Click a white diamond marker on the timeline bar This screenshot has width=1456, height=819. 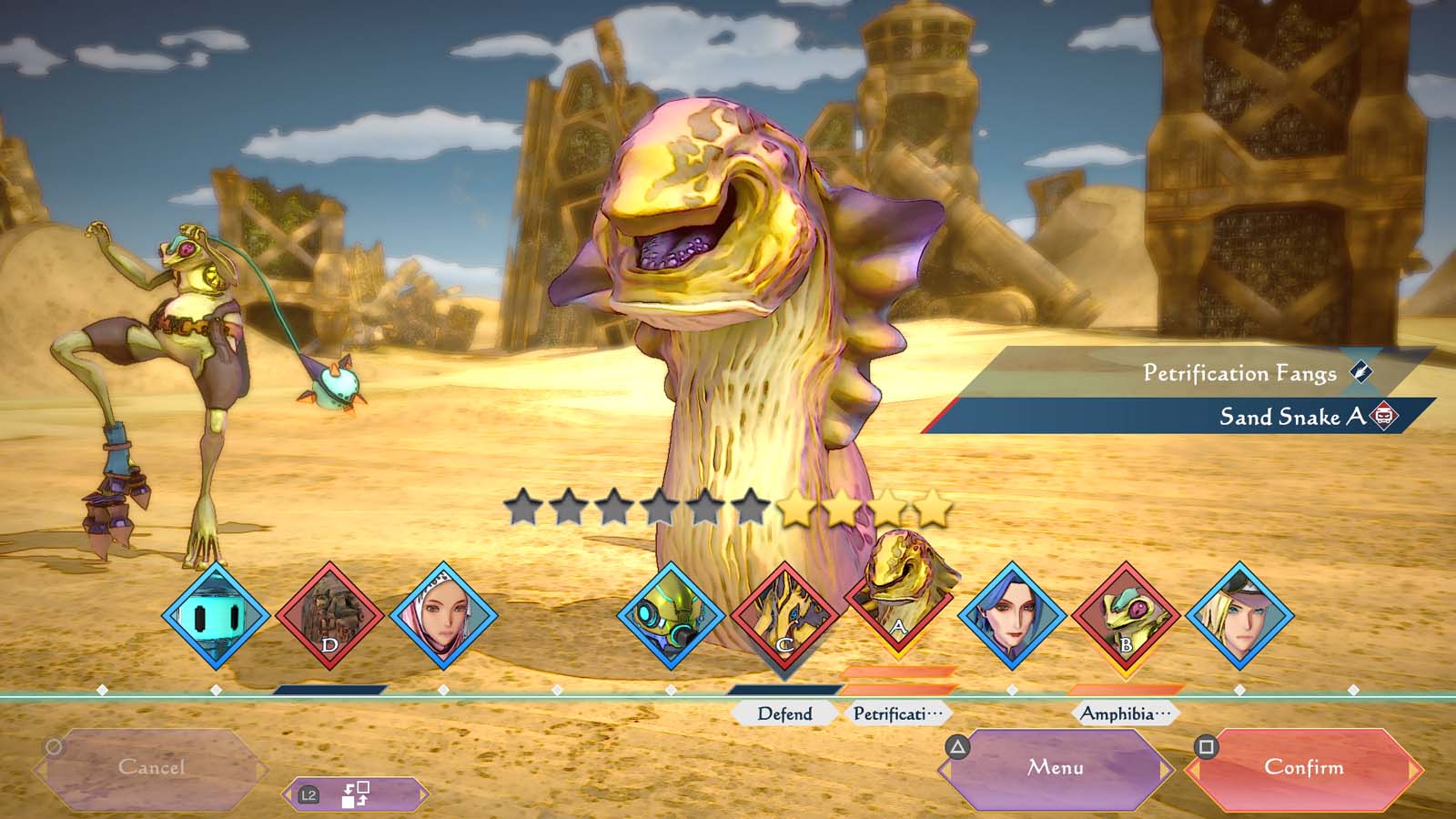click(x=443, y=689)
